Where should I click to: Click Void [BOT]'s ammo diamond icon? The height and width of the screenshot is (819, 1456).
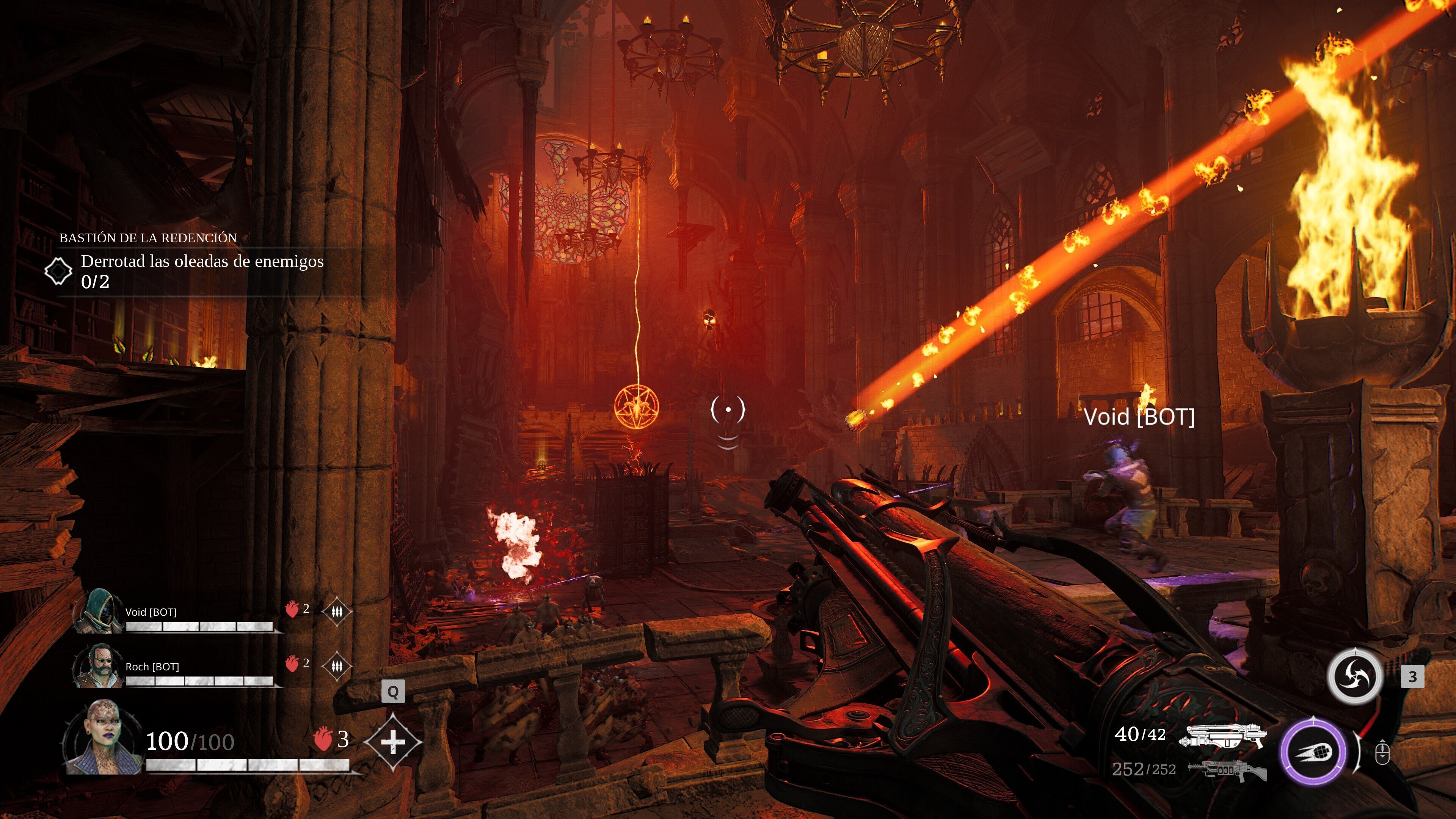coord(337,611)
